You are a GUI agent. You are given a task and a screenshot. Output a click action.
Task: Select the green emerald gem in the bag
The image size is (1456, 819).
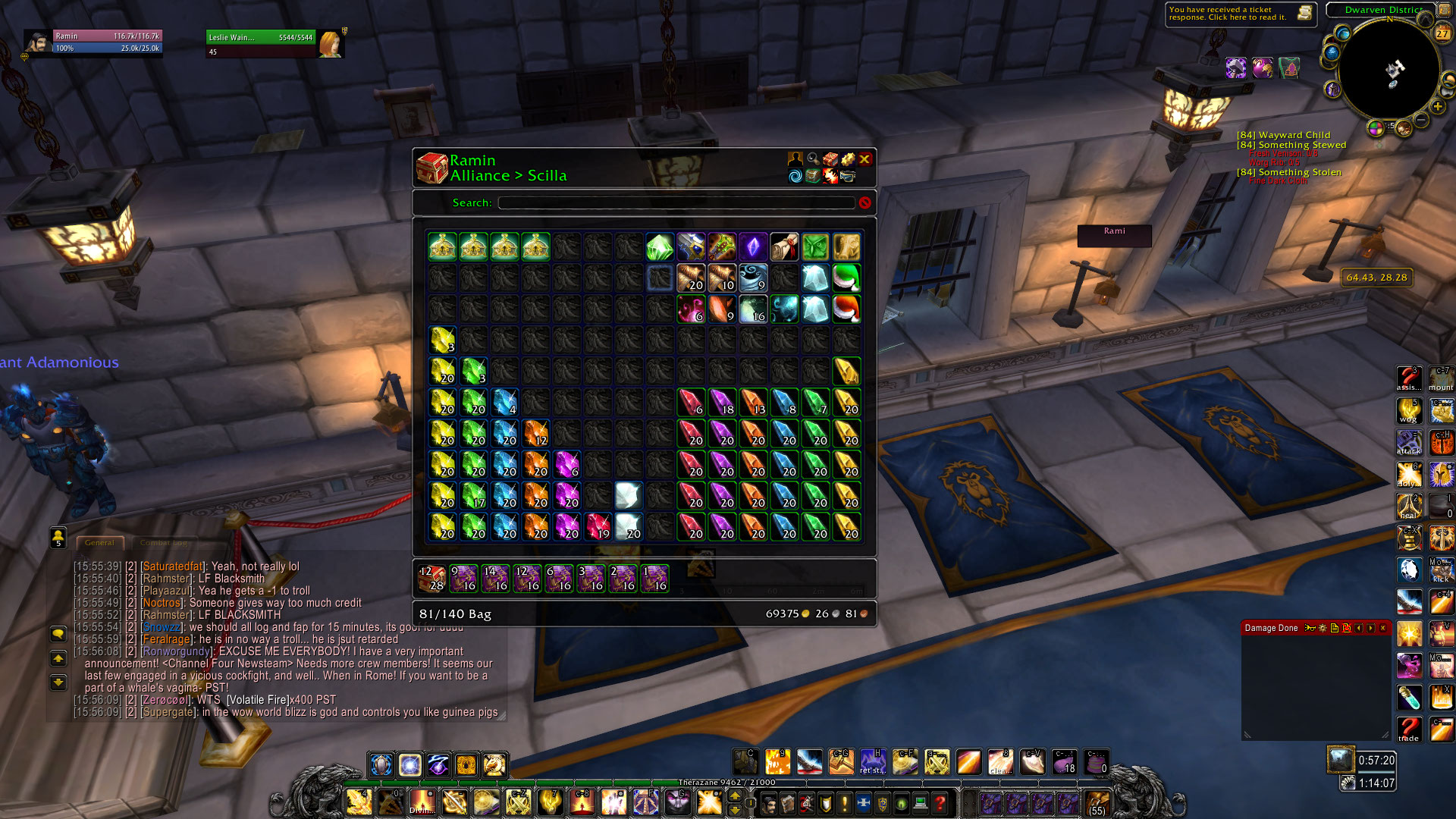tap(660, 247)
